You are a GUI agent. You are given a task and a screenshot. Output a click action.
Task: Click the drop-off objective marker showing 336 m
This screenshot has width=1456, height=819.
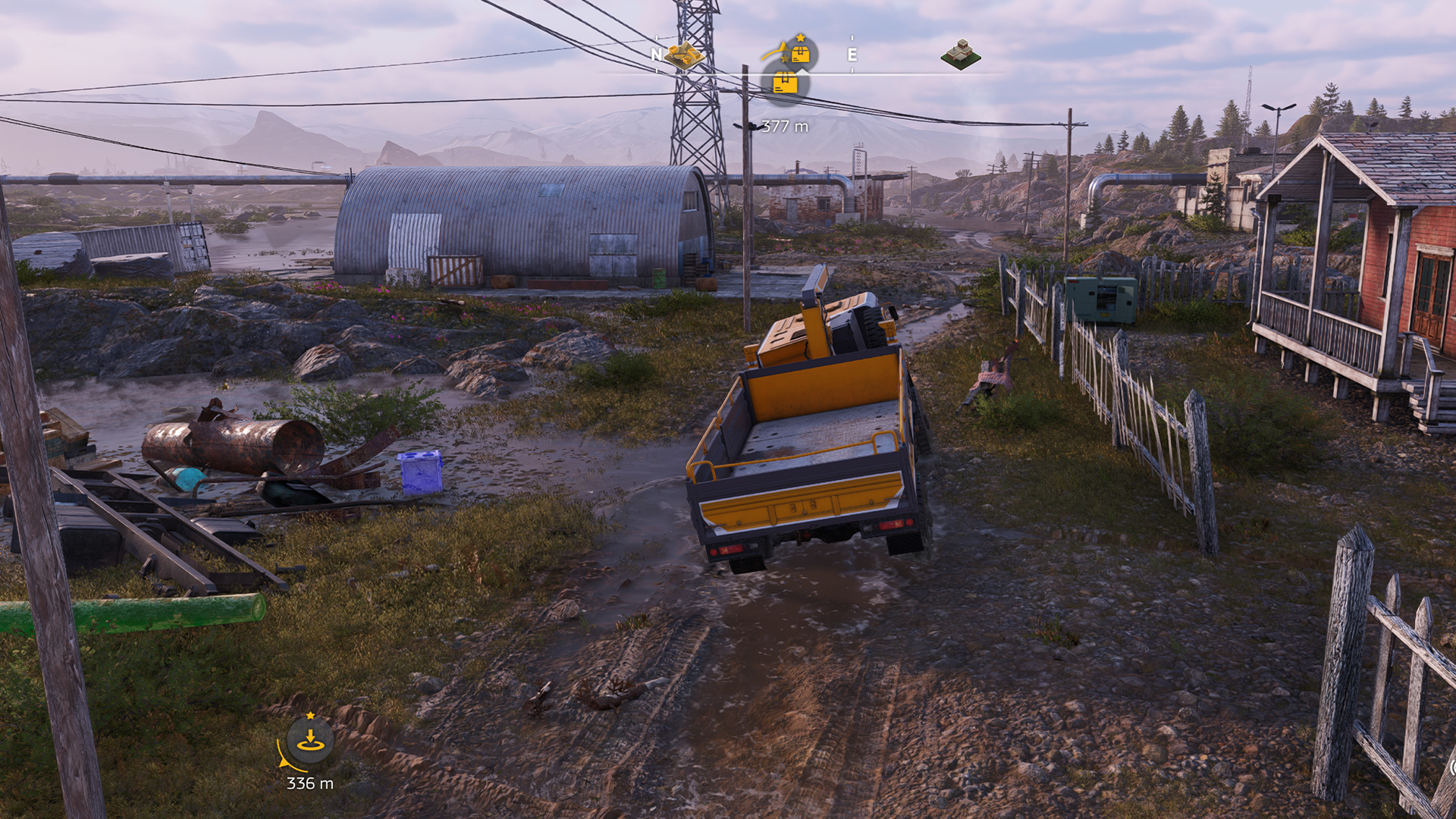310,741
